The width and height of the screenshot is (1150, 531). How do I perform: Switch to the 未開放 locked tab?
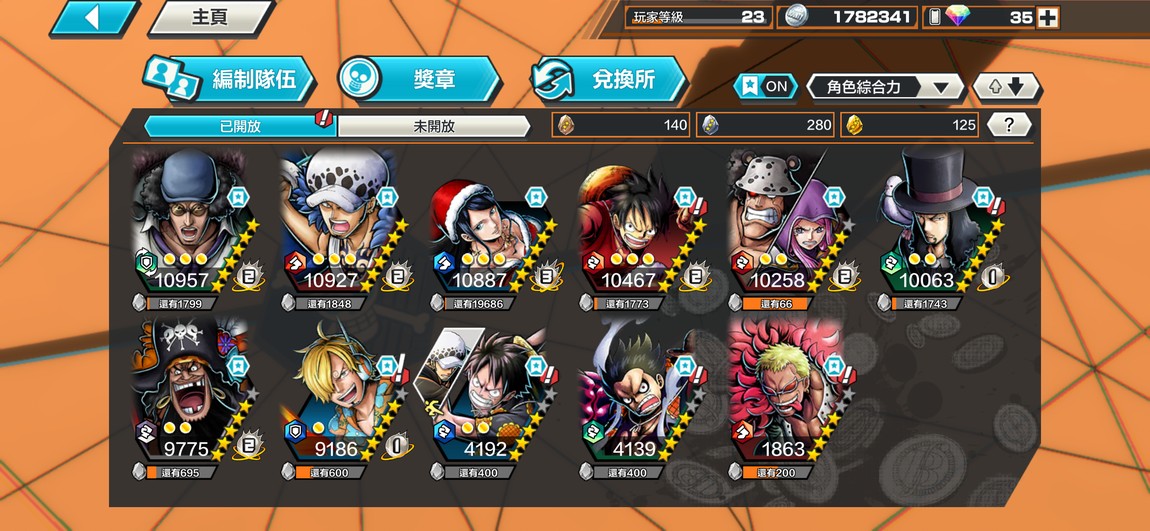click(433, 126)
